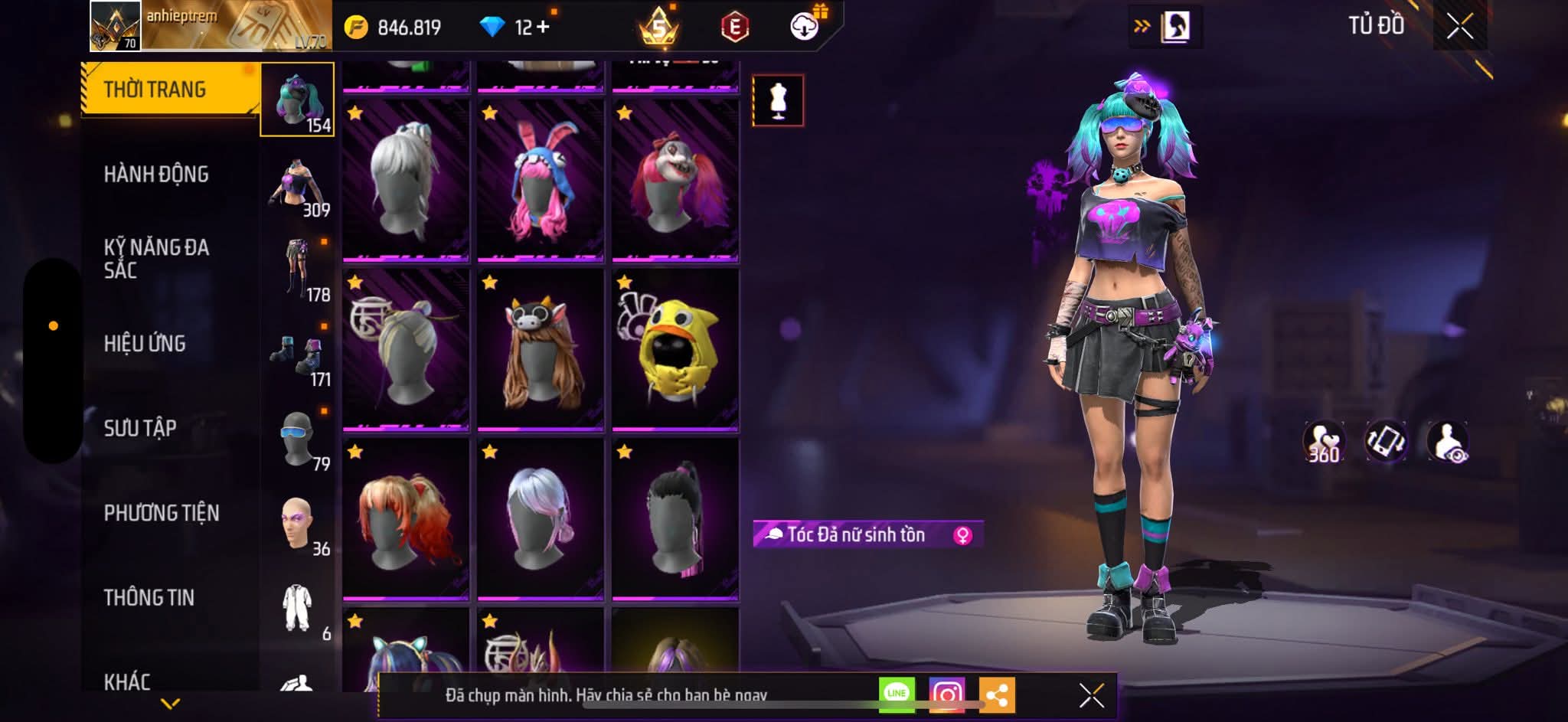
Task: Close the wardrobe with the top-right X
Action: coord(1459,27)
